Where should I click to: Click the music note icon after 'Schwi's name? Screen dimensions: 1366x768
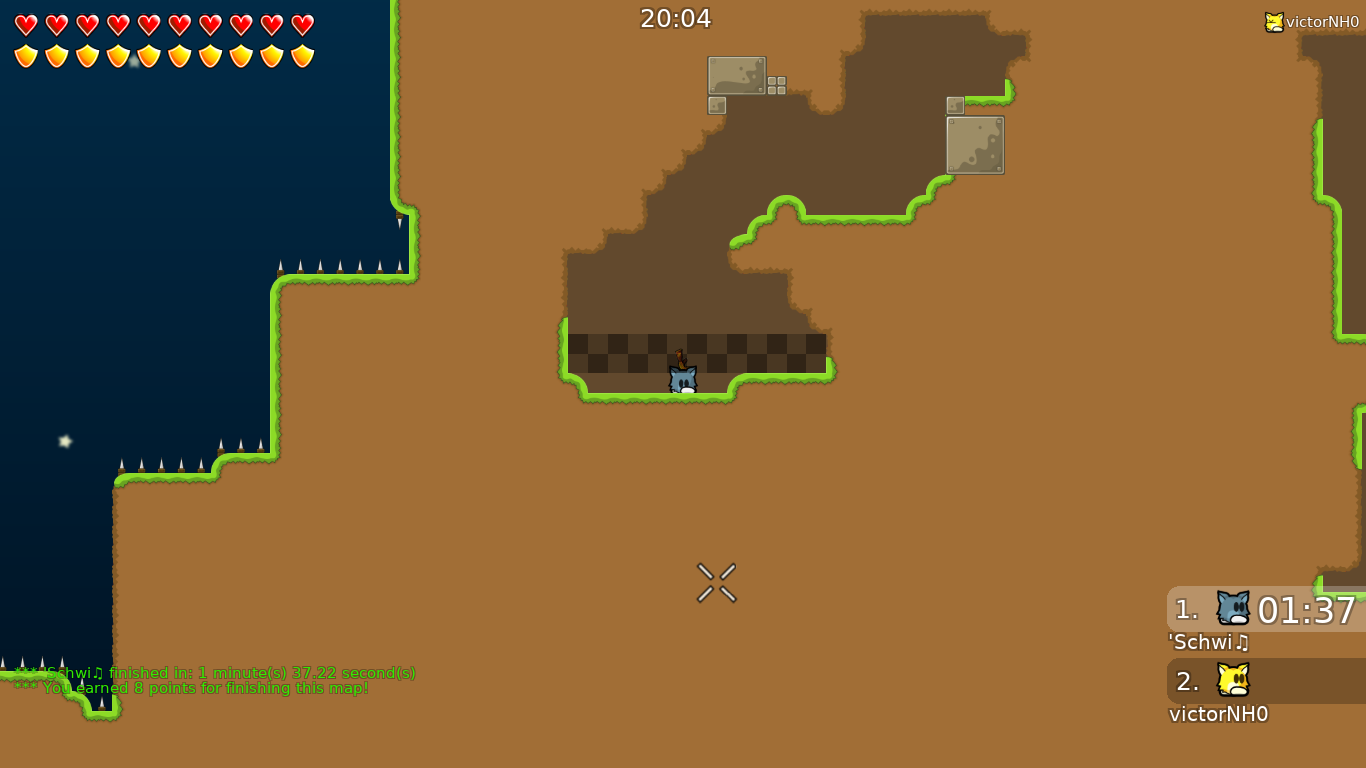(x=1241, y=643)
